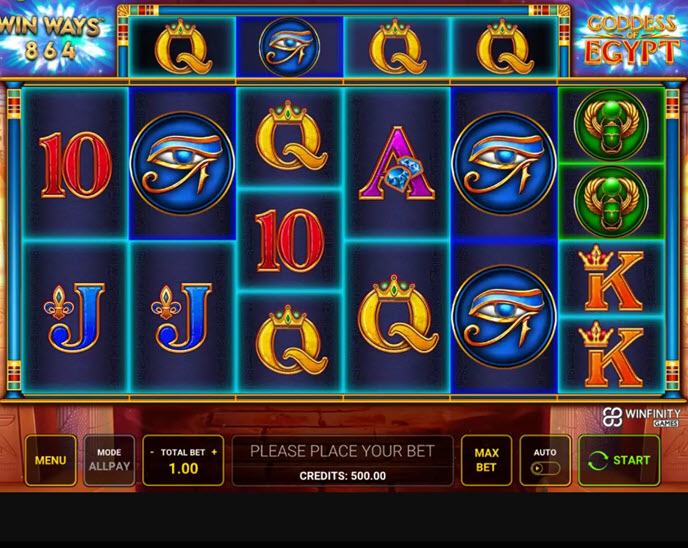
Task: Increase total bet with the plus
Action: (x=214, y=452)
